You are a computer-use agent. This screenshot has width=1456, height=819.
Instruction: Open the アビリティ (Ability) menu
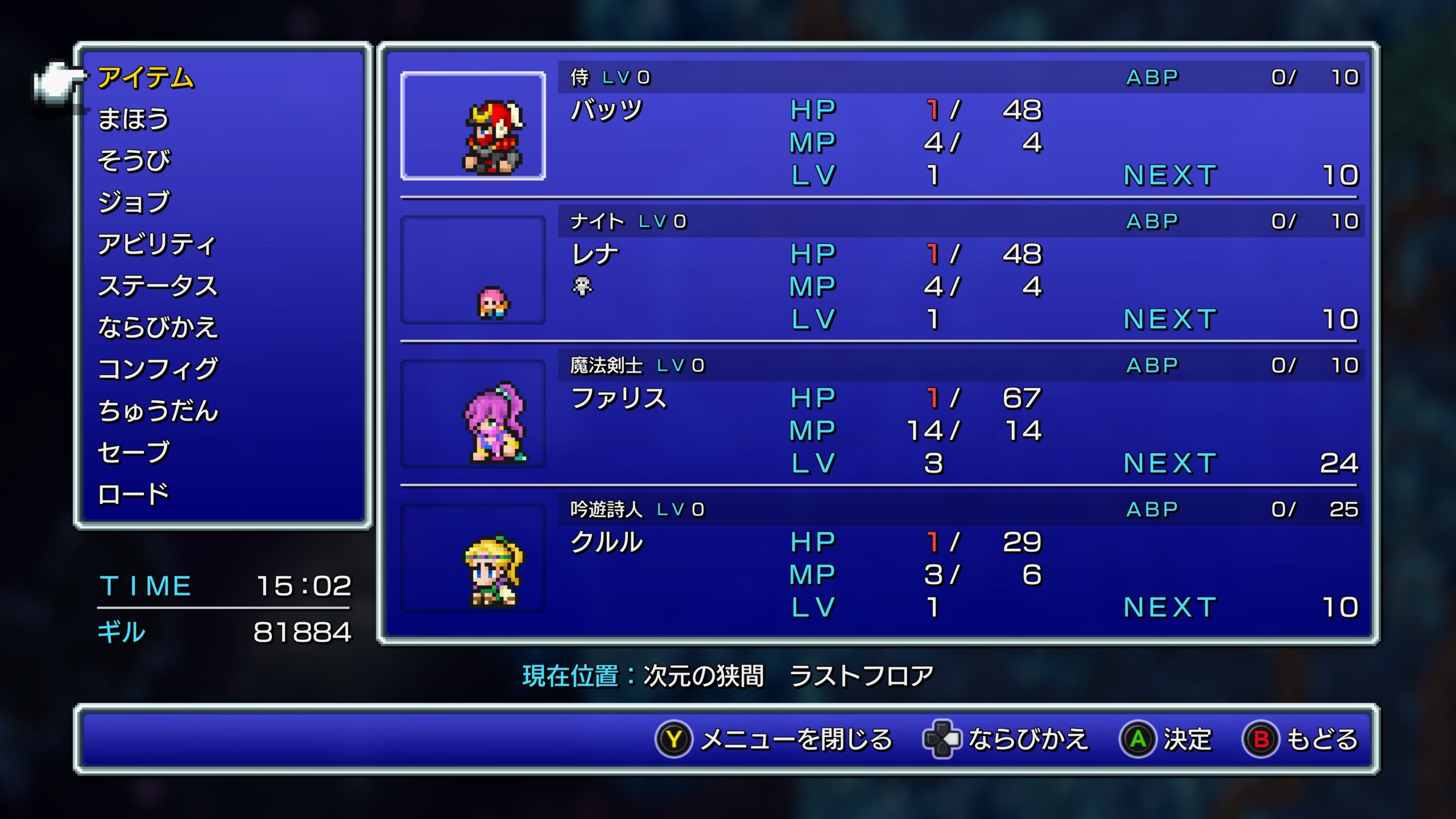click(x=156, y=245)
